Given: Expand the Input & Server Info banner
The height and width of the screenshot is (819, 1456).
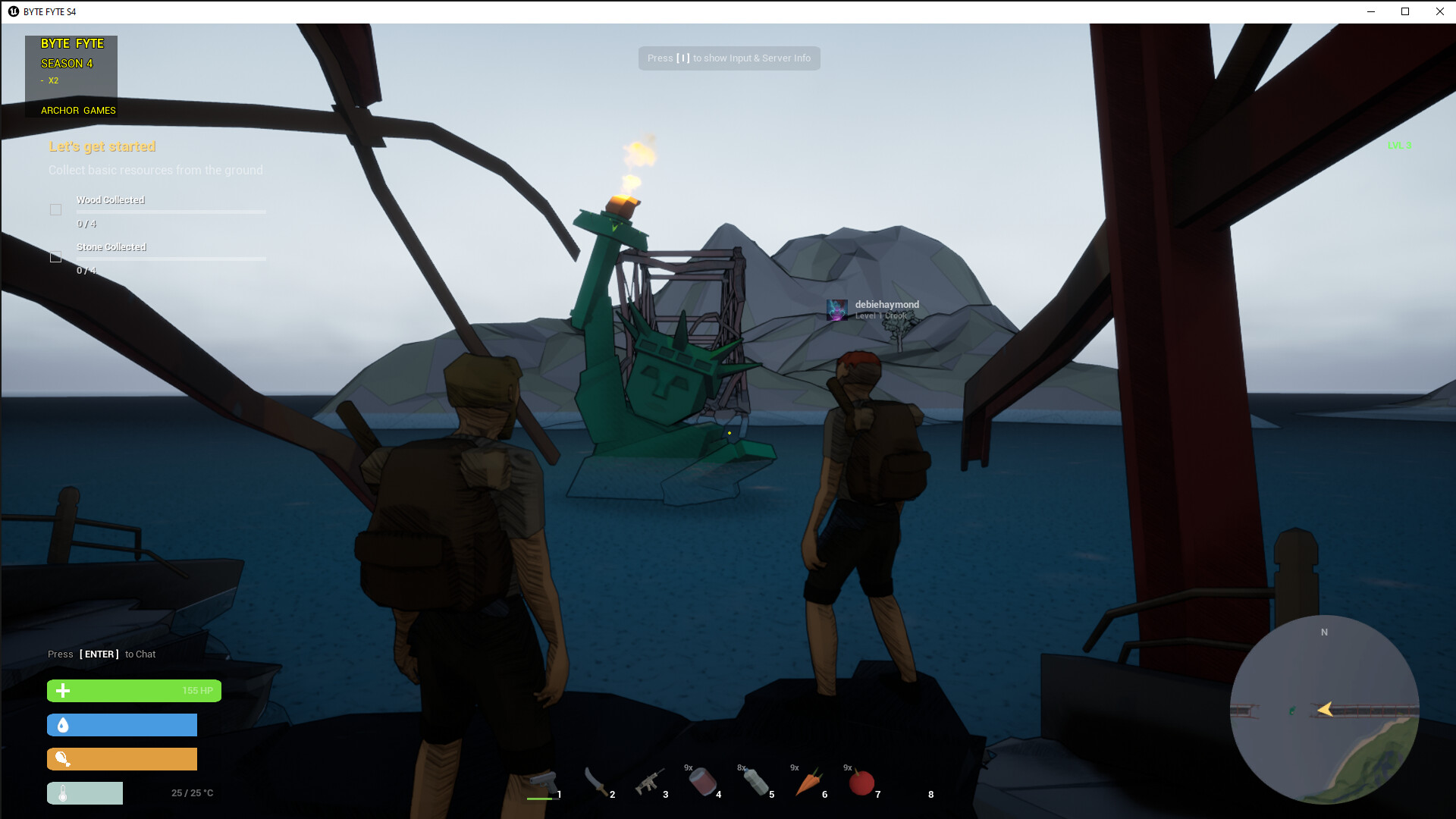Looking at the screenshot, I should click(728, 58).
